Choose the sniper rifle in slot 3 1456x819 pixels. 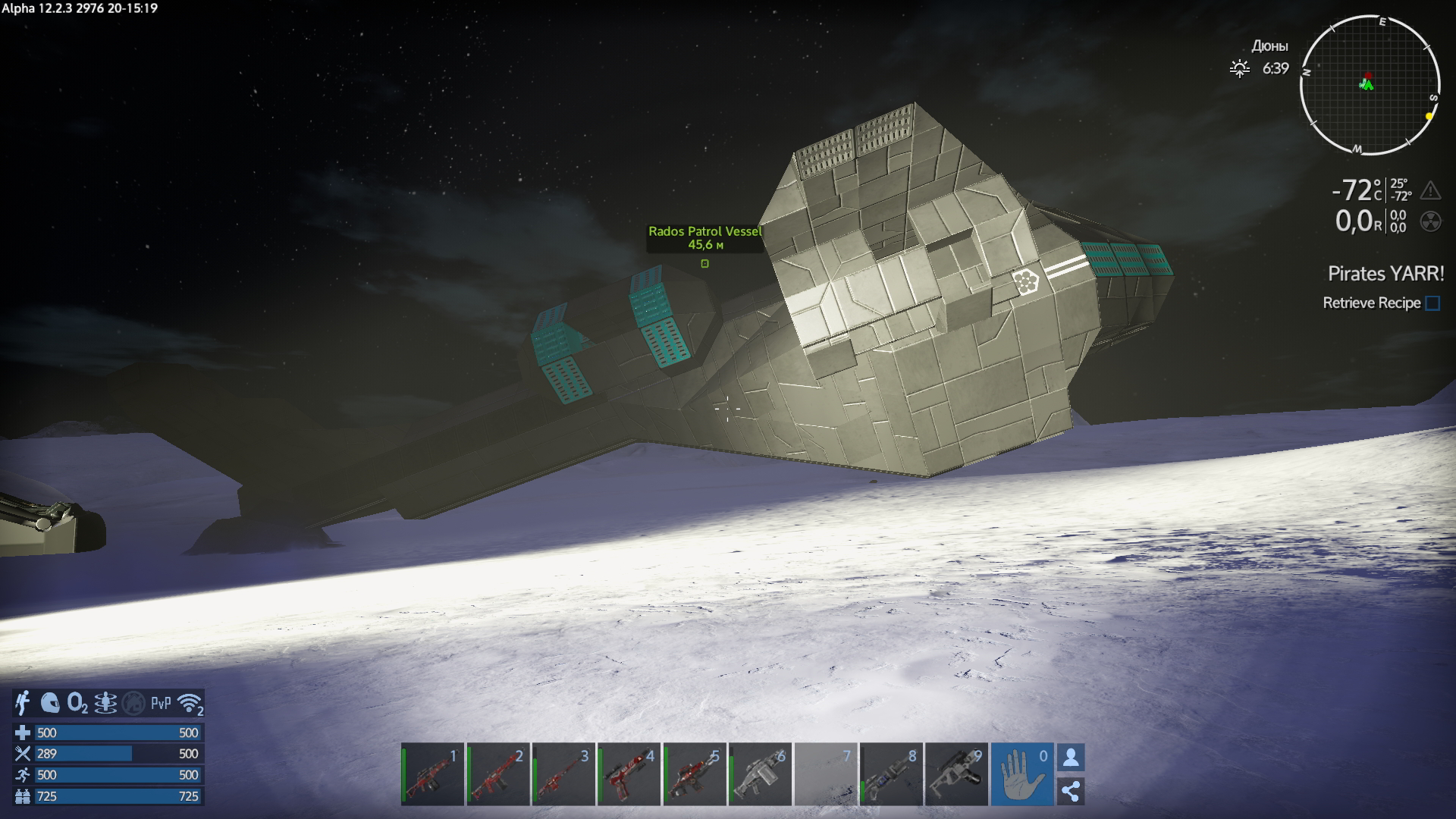(x=563, y=774)
